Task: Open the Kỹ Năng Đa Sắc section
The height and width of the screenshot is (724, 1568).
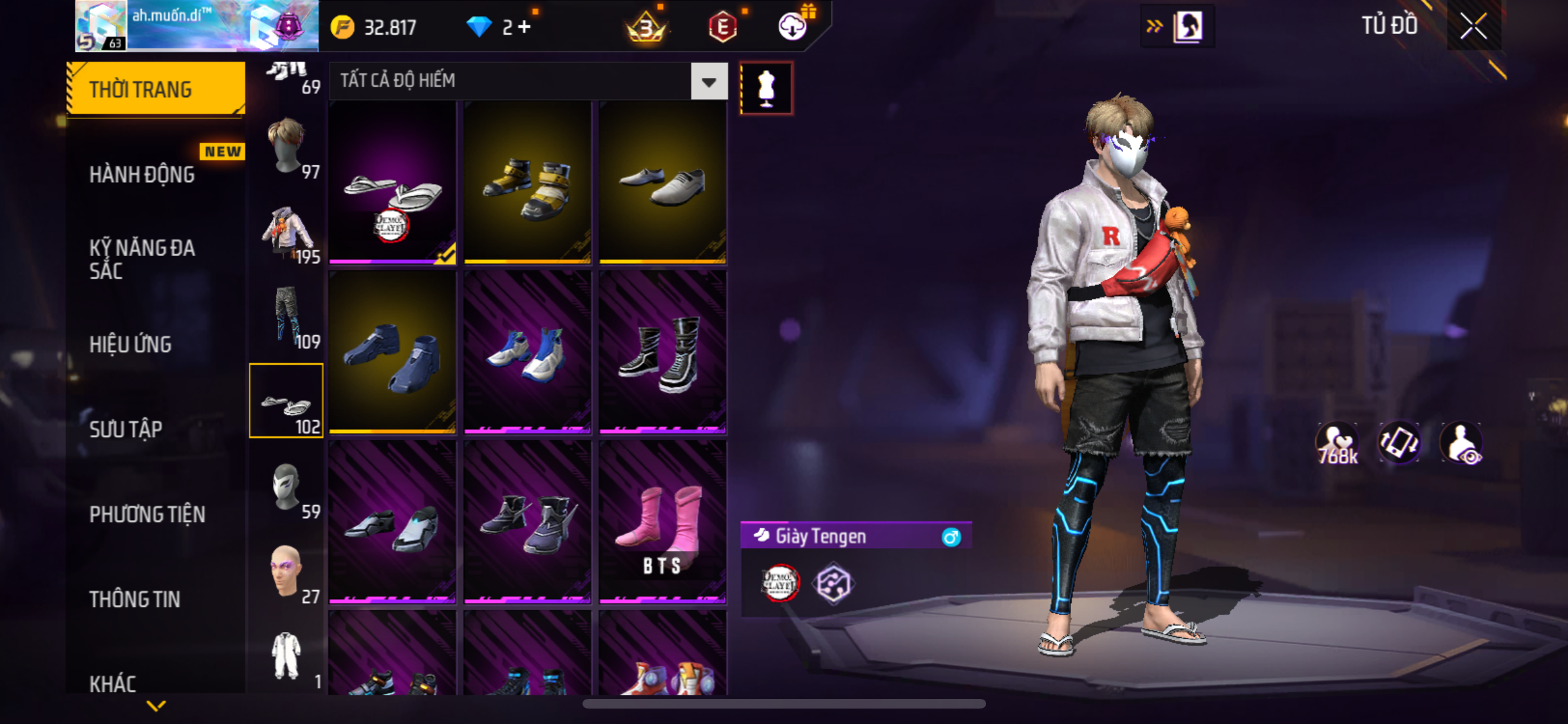Action: coord(142,259)
